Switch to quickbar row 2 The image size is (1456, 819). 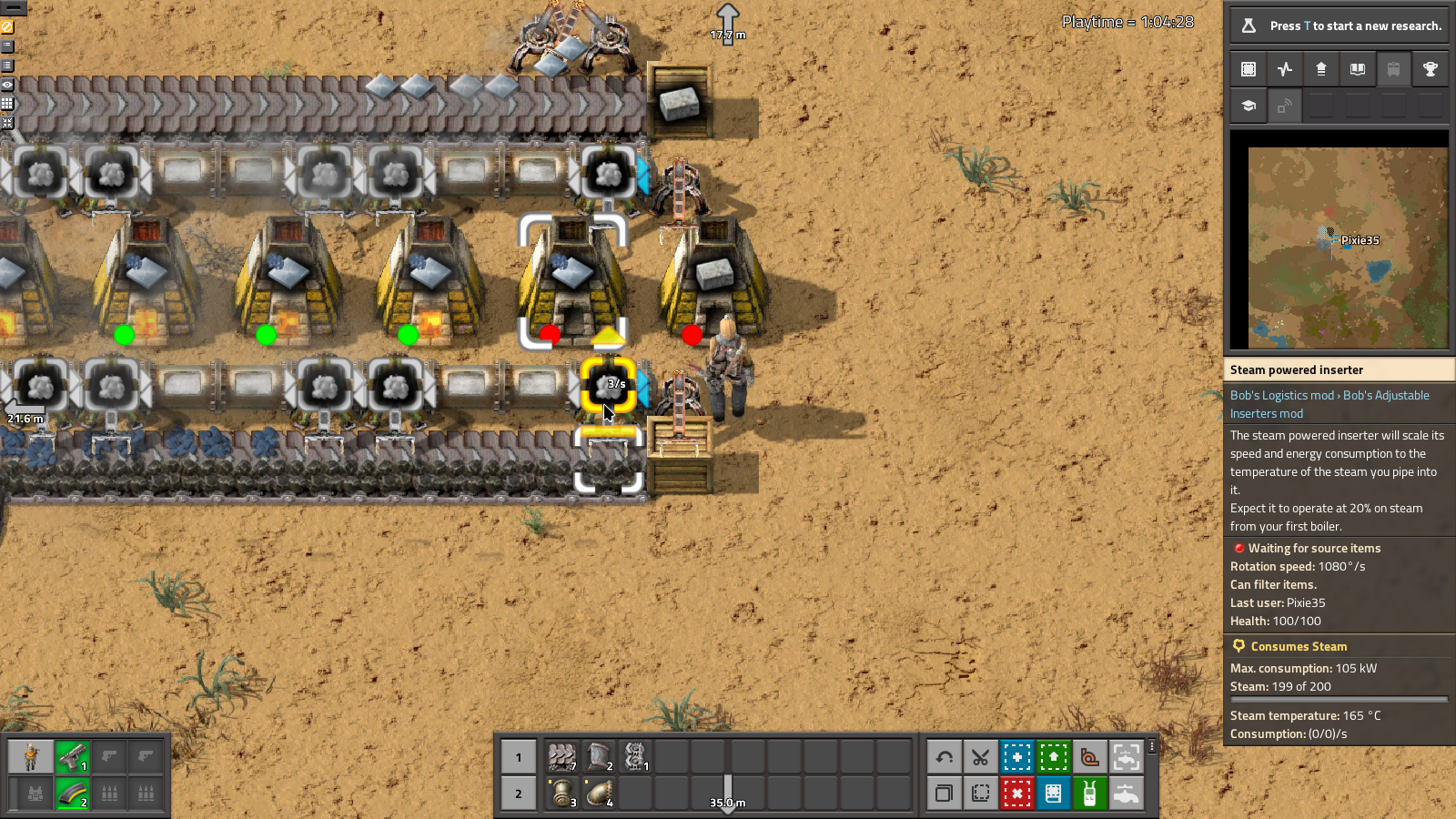(519, 794)
